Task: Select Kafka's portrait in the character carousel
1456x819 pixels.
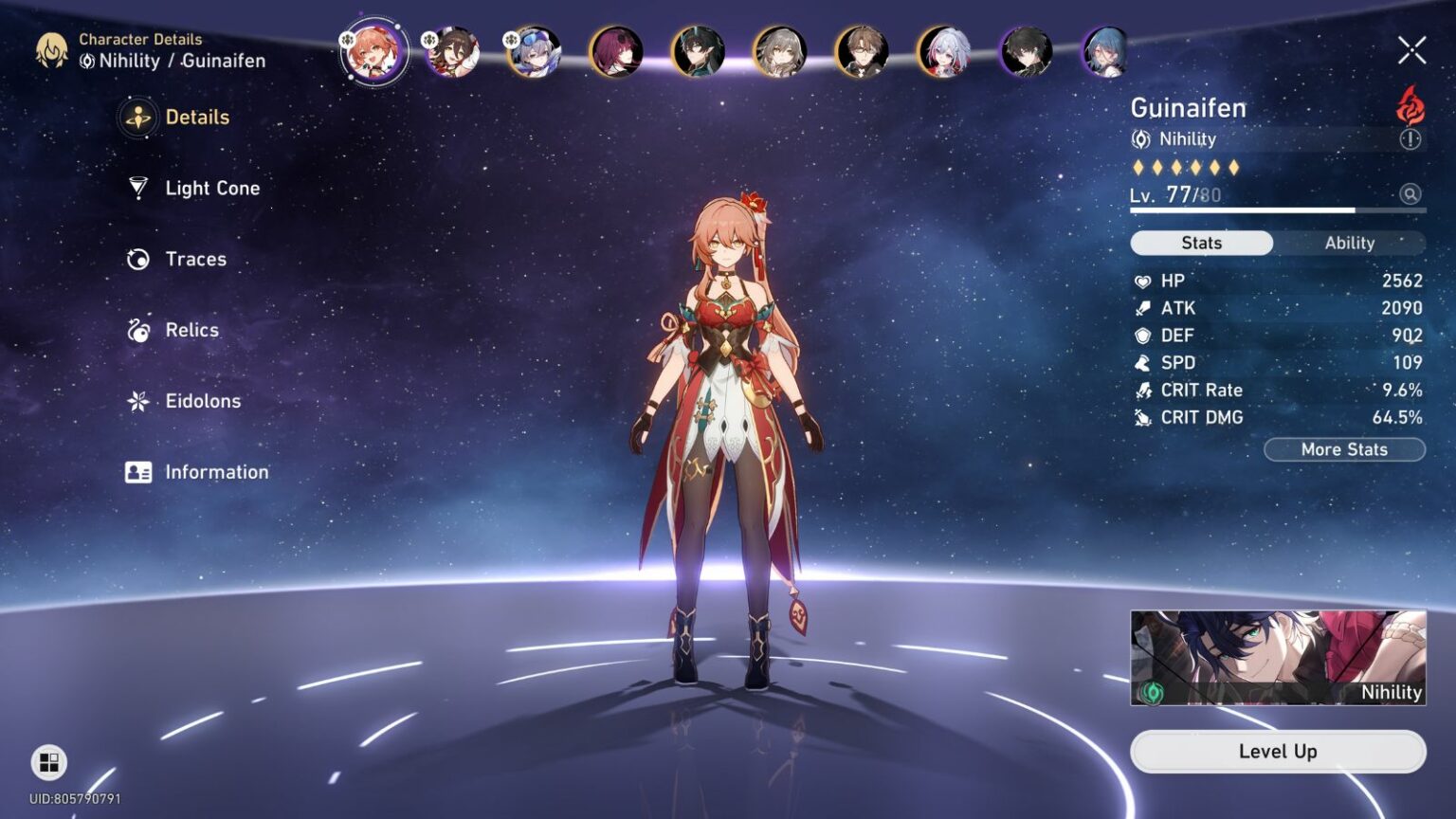Action: 616,52
